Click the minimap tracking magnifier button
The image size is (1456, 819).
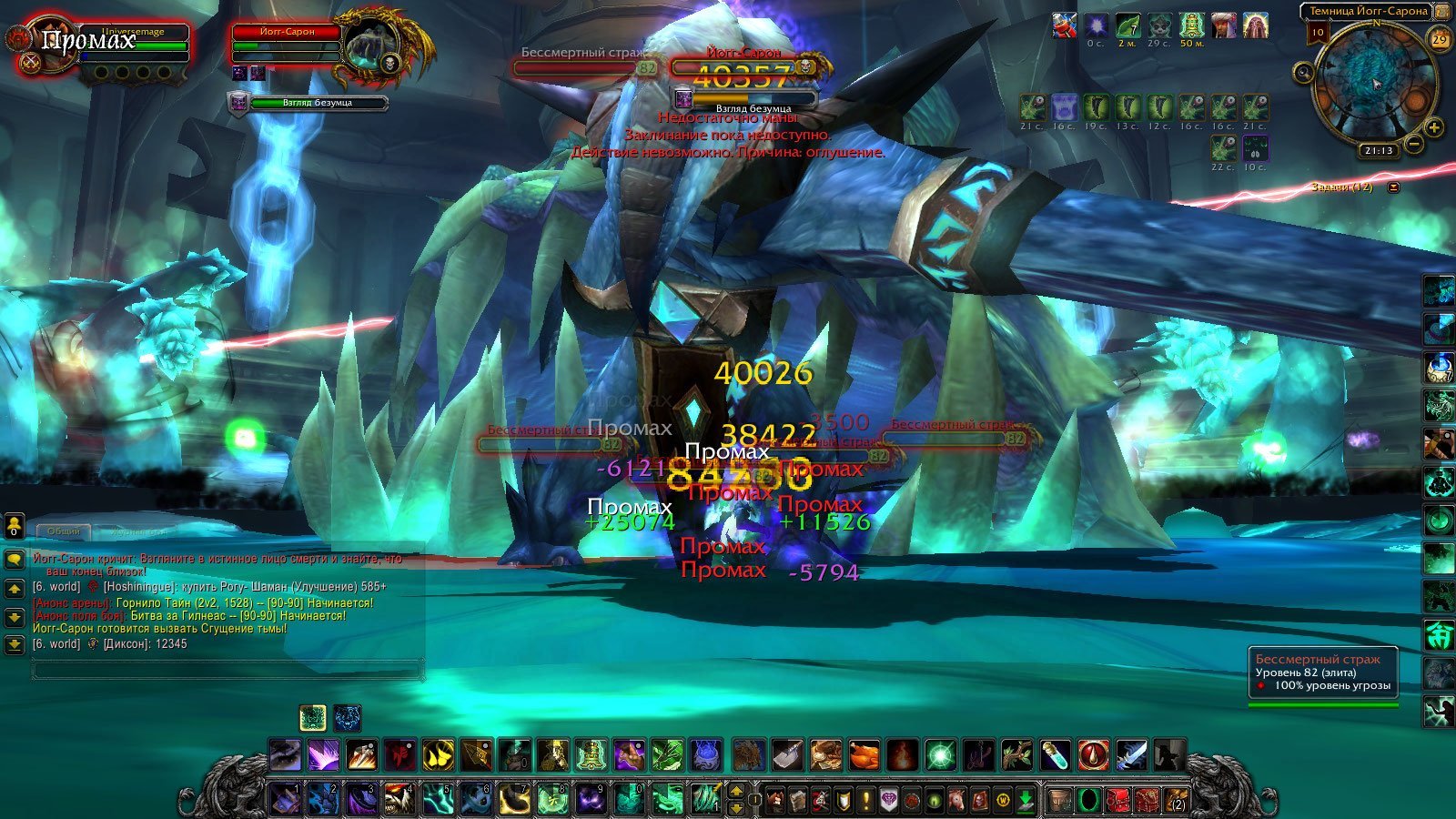1304,73
